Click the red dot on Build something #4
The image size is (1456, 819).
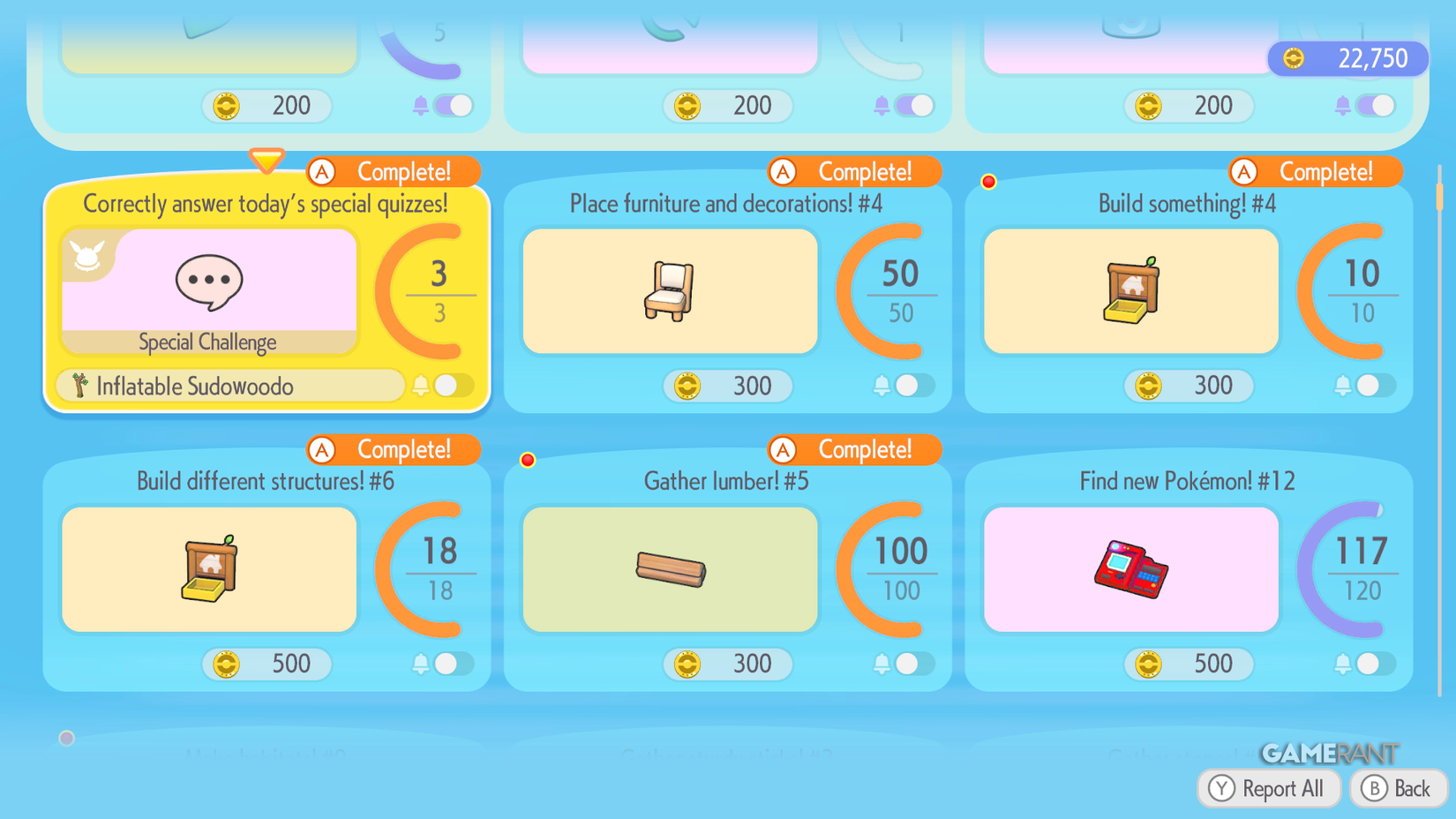tap(988, 181)
